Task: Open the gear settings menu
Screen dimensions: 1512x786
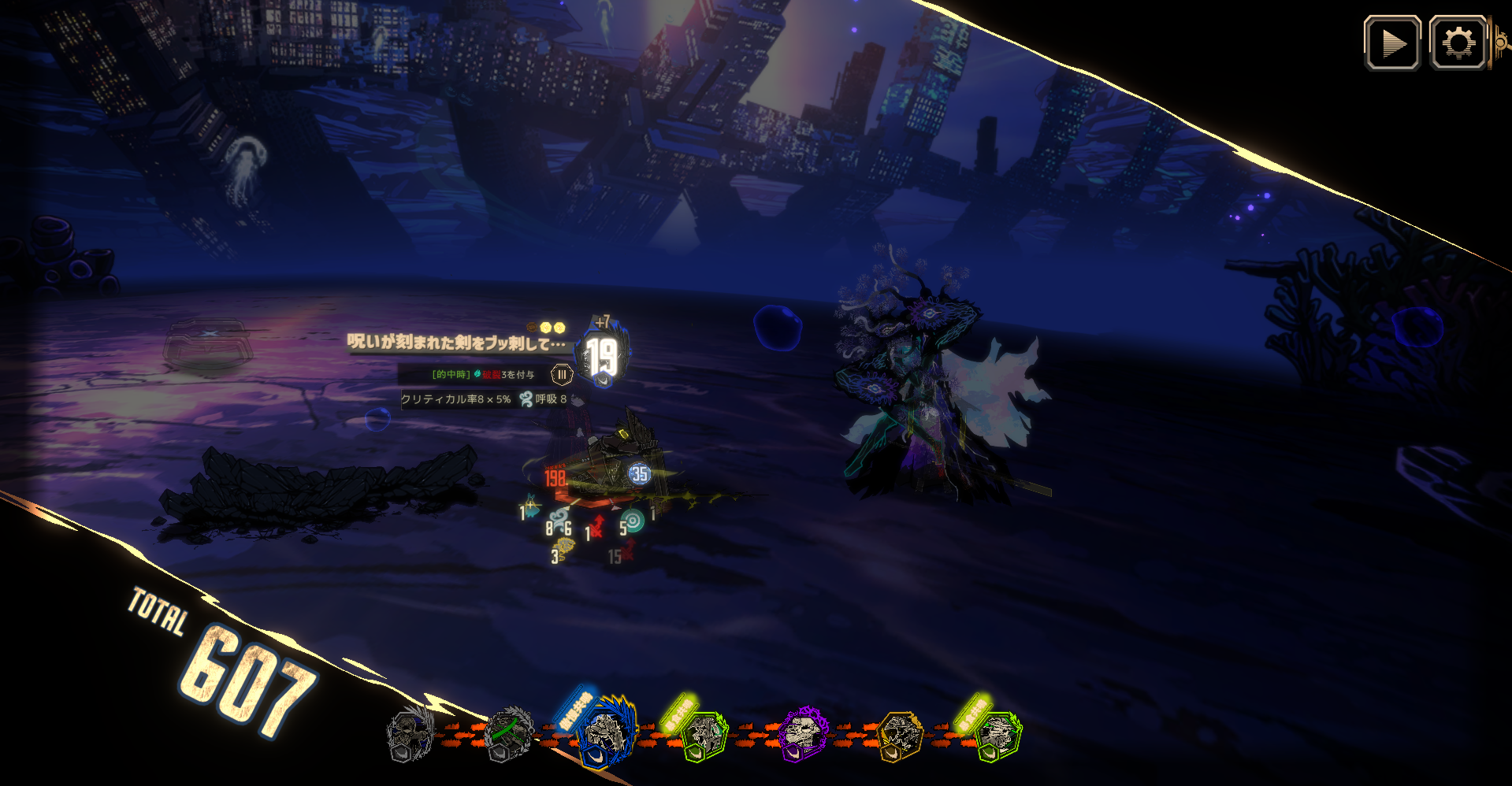Action: (1458, 43)
